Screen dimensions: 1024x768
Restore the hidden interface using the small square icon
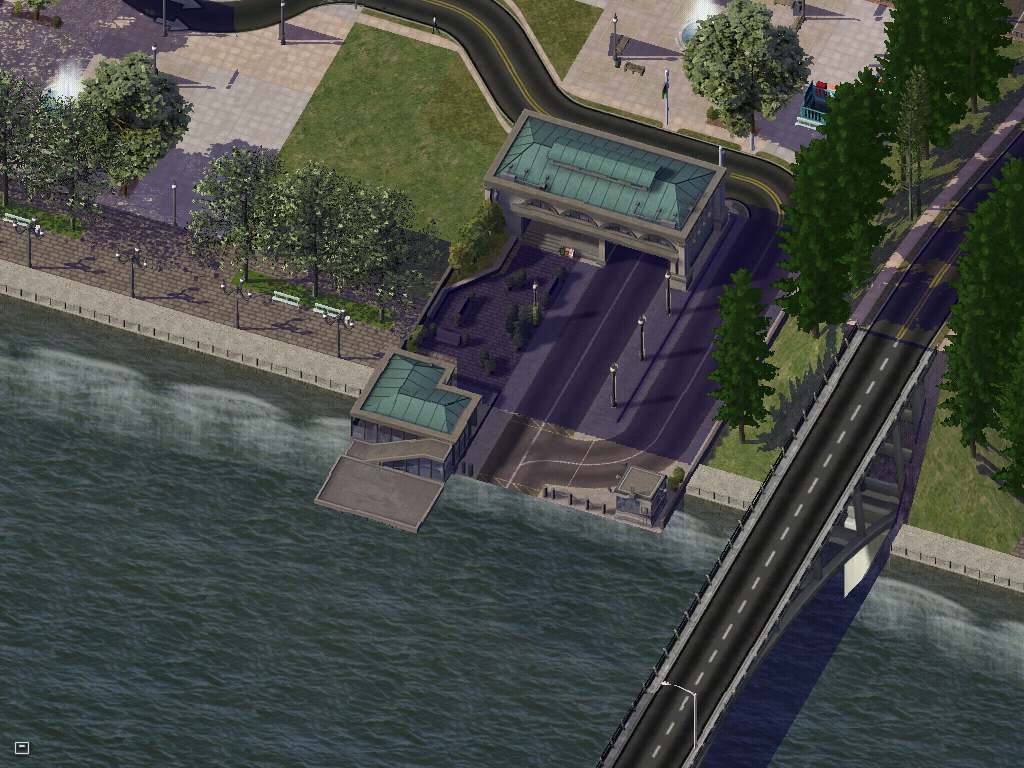point(22,747)
